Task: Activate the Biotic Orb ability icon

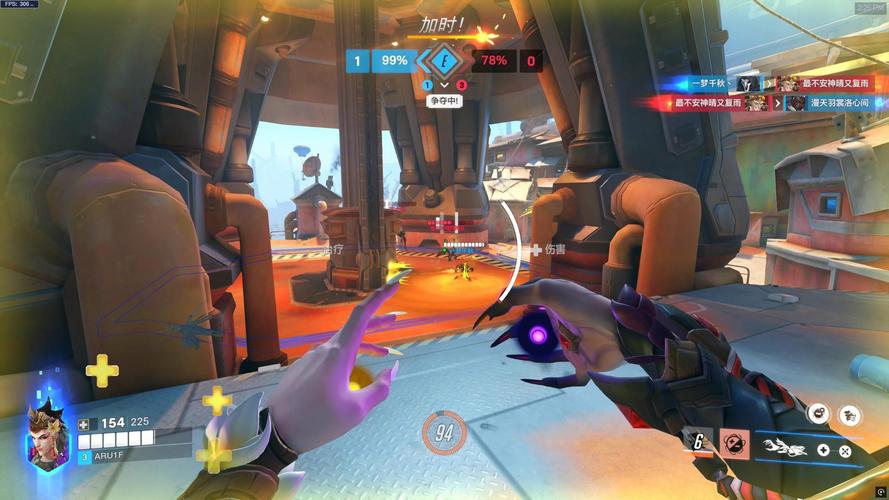Action: coord(737,441)
